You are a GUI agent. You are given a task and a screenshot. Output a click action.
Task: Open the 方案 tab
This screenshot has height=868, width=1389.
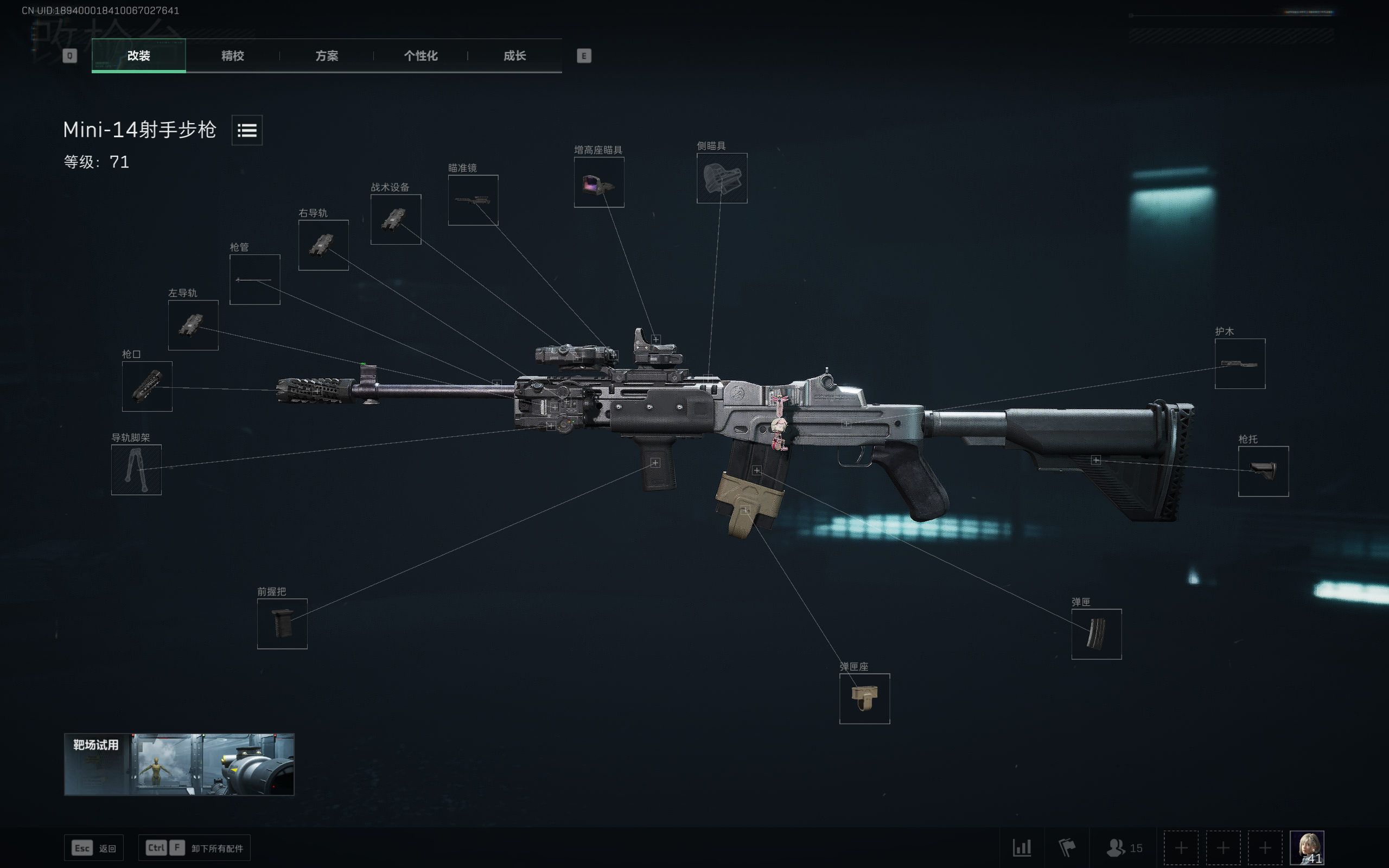327,56
